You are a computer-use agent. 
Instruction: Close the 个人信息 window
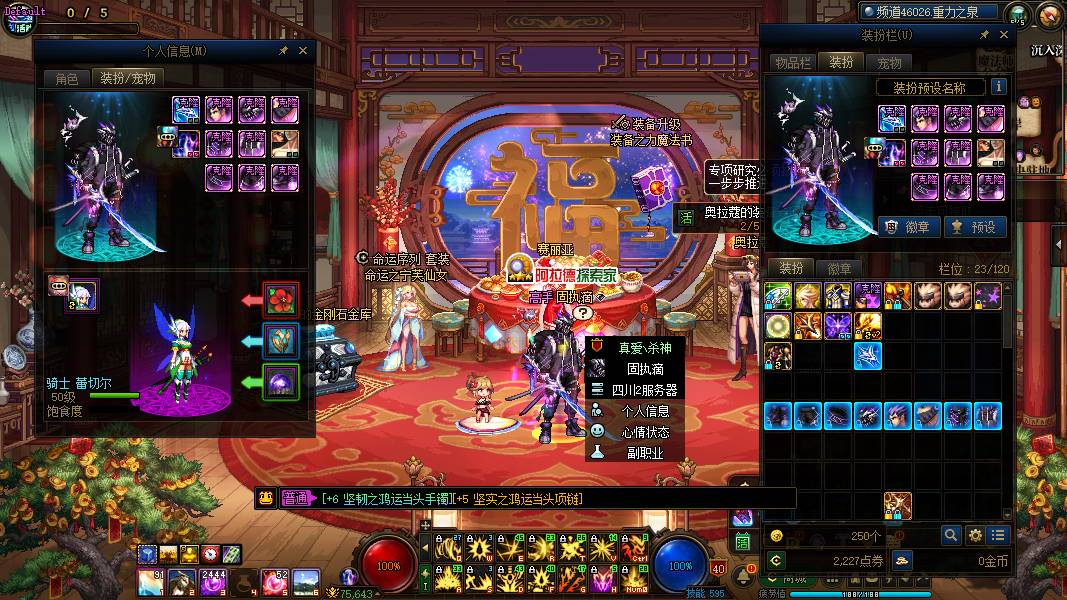(x=303, y=49)
